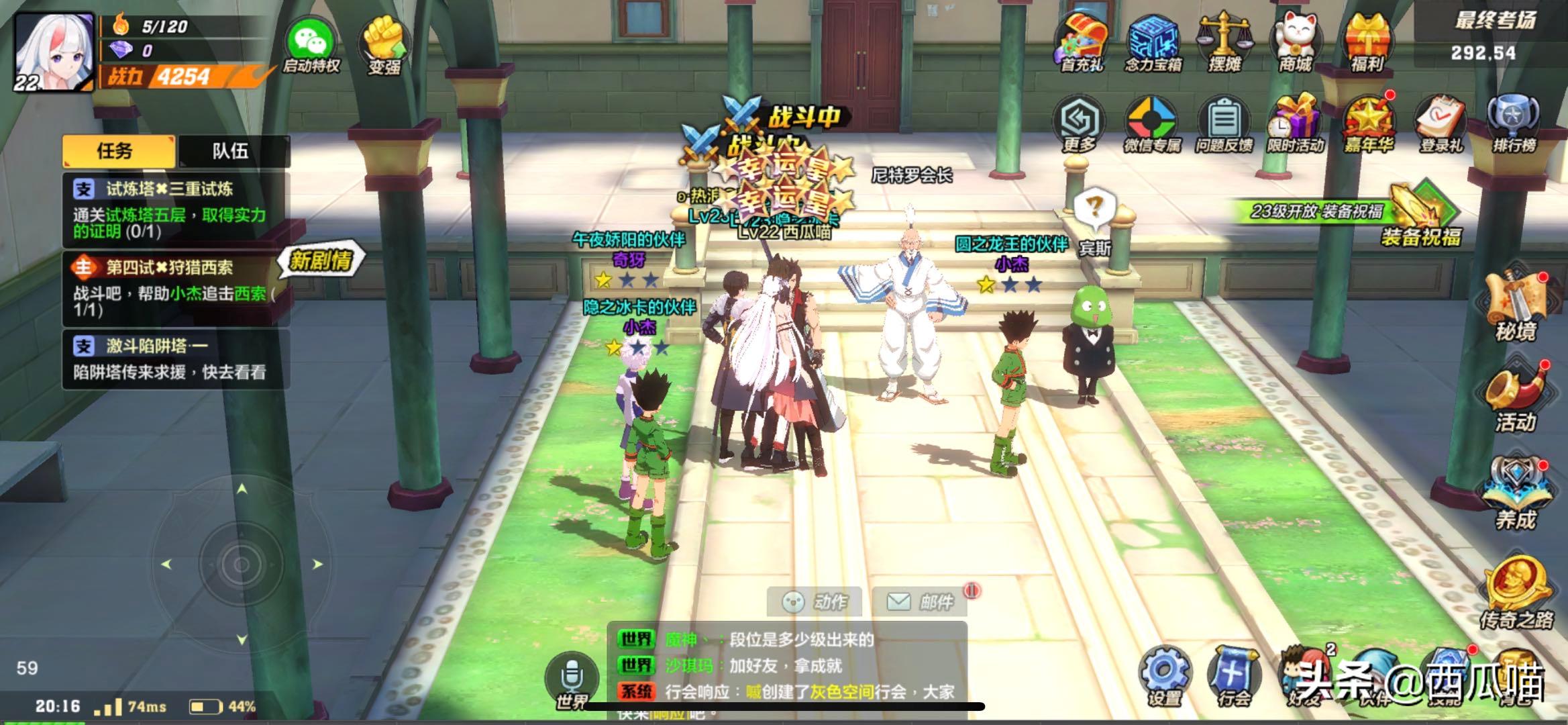Track the 第四试 狩猎西索 main quest
1568x725 pixels.
pos(176,289)
